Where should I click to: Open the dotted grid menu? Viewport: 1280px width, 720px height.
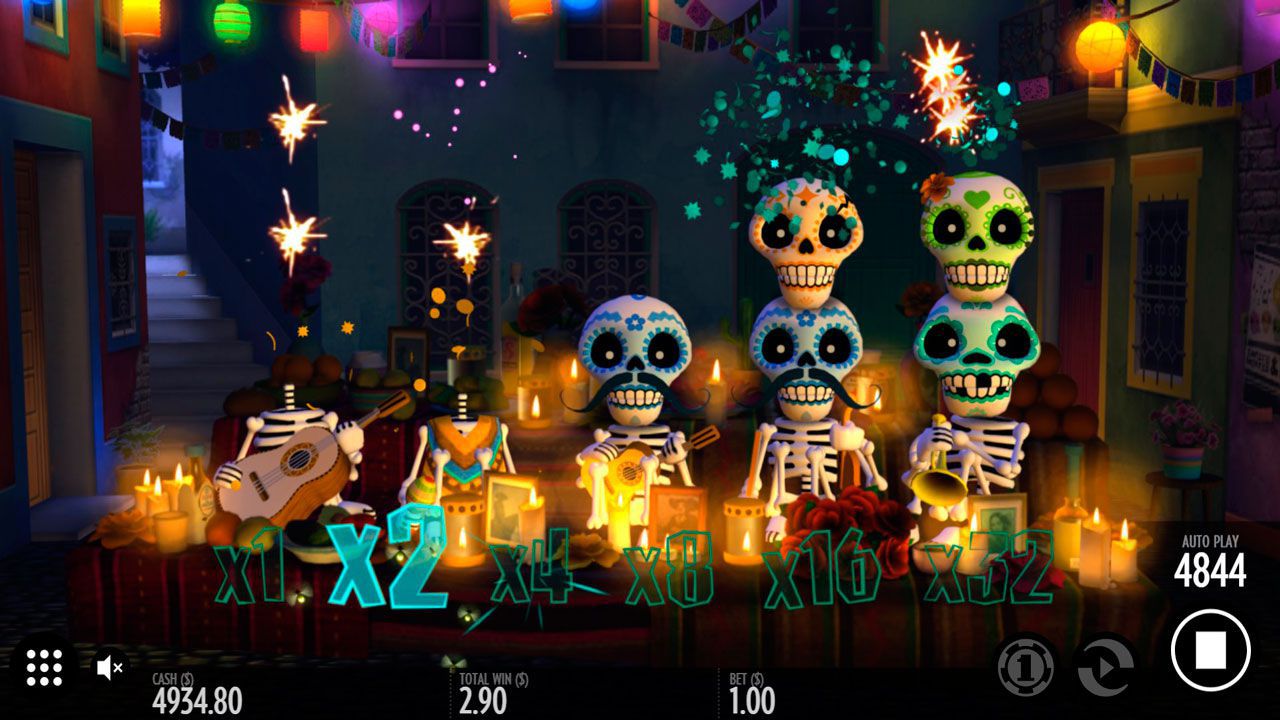(44, 667)
